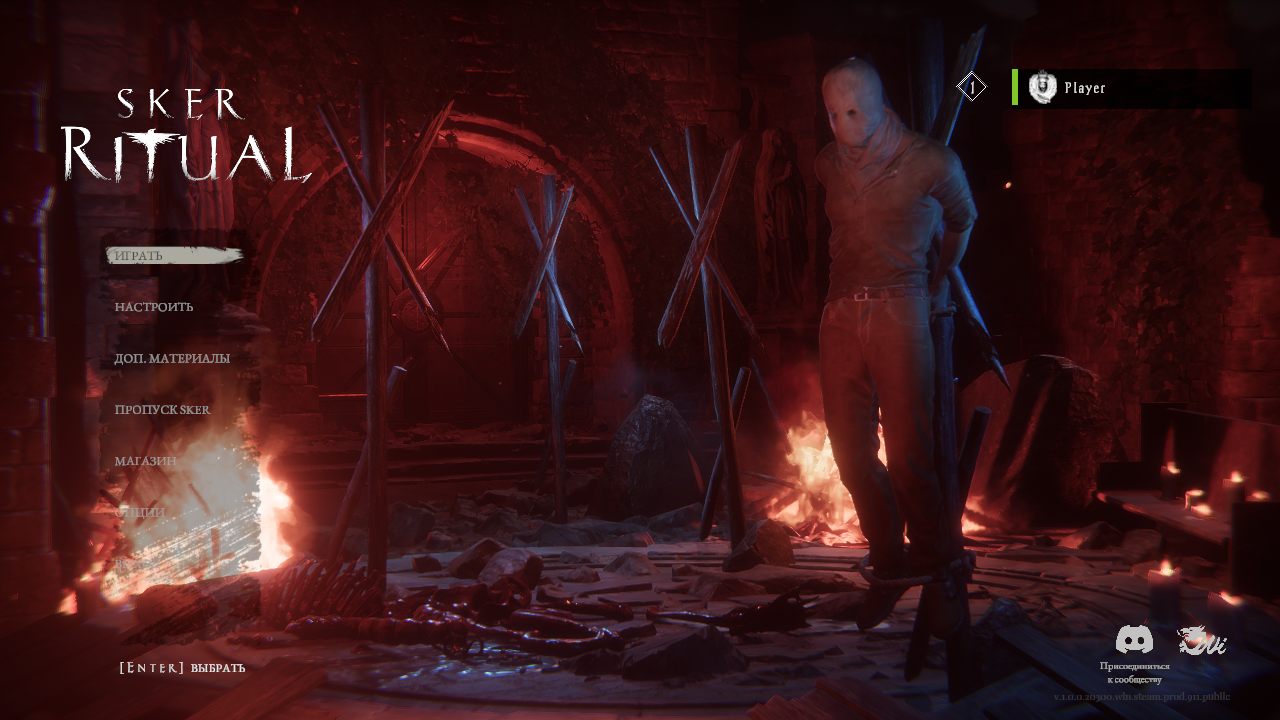Viewport: 1280px width, 720px height.
Task: Select ДОП. МАТЕРИАЛЫ in the menu
Action: pos(171,358)
